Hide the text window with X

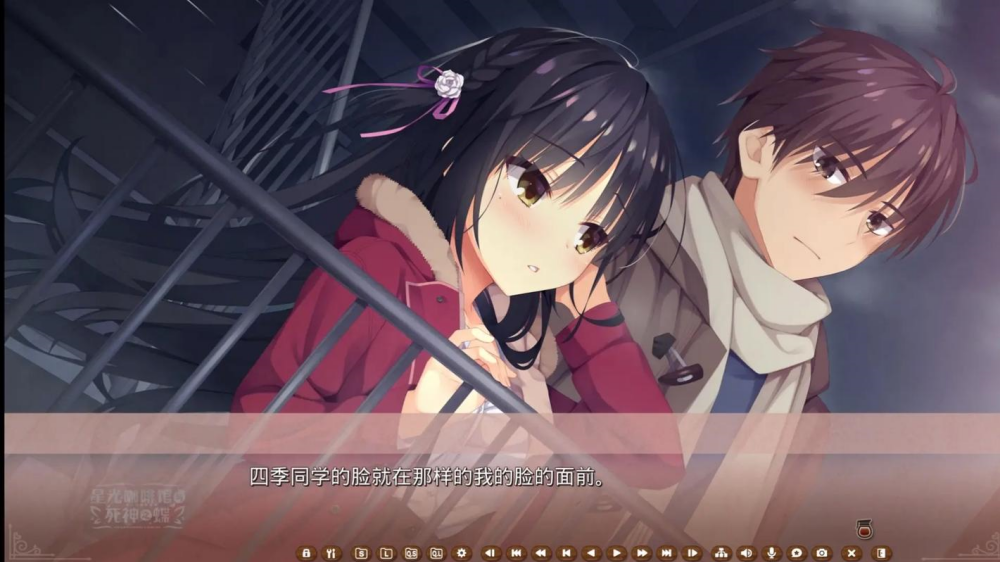point(852,552)
